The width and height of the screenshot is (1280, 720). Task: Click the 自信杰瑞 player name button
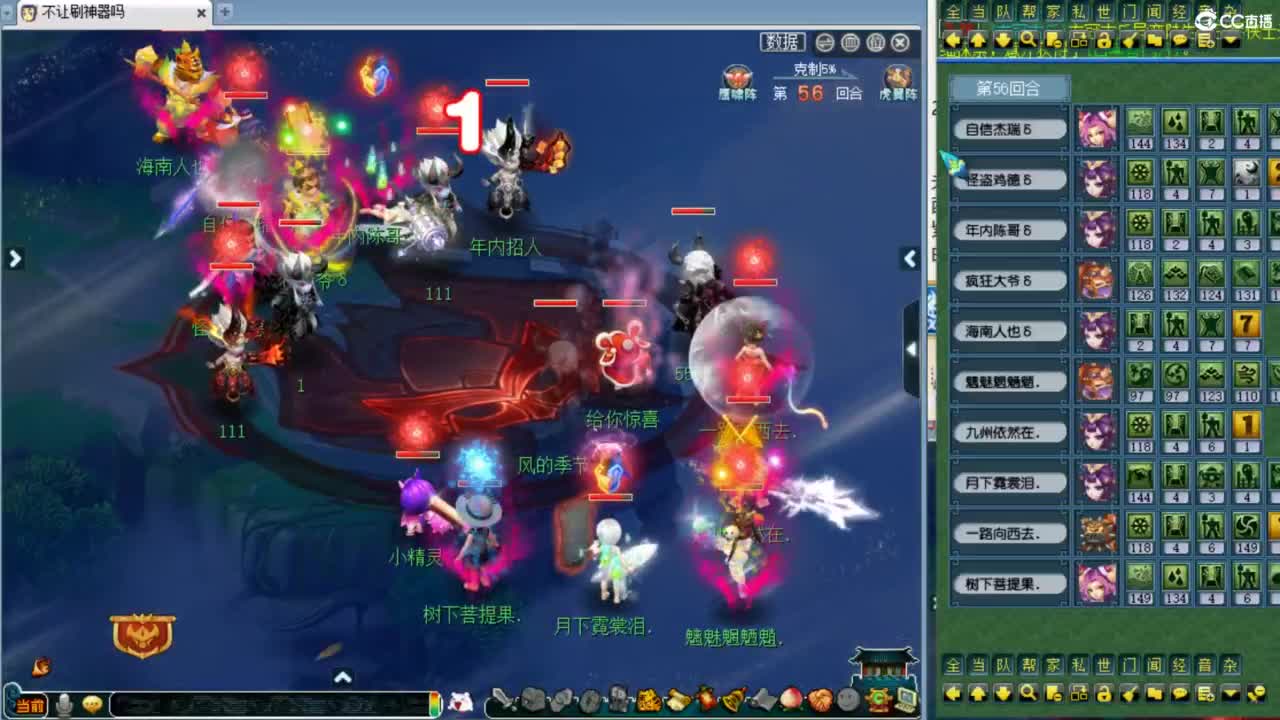[1007, 128]
